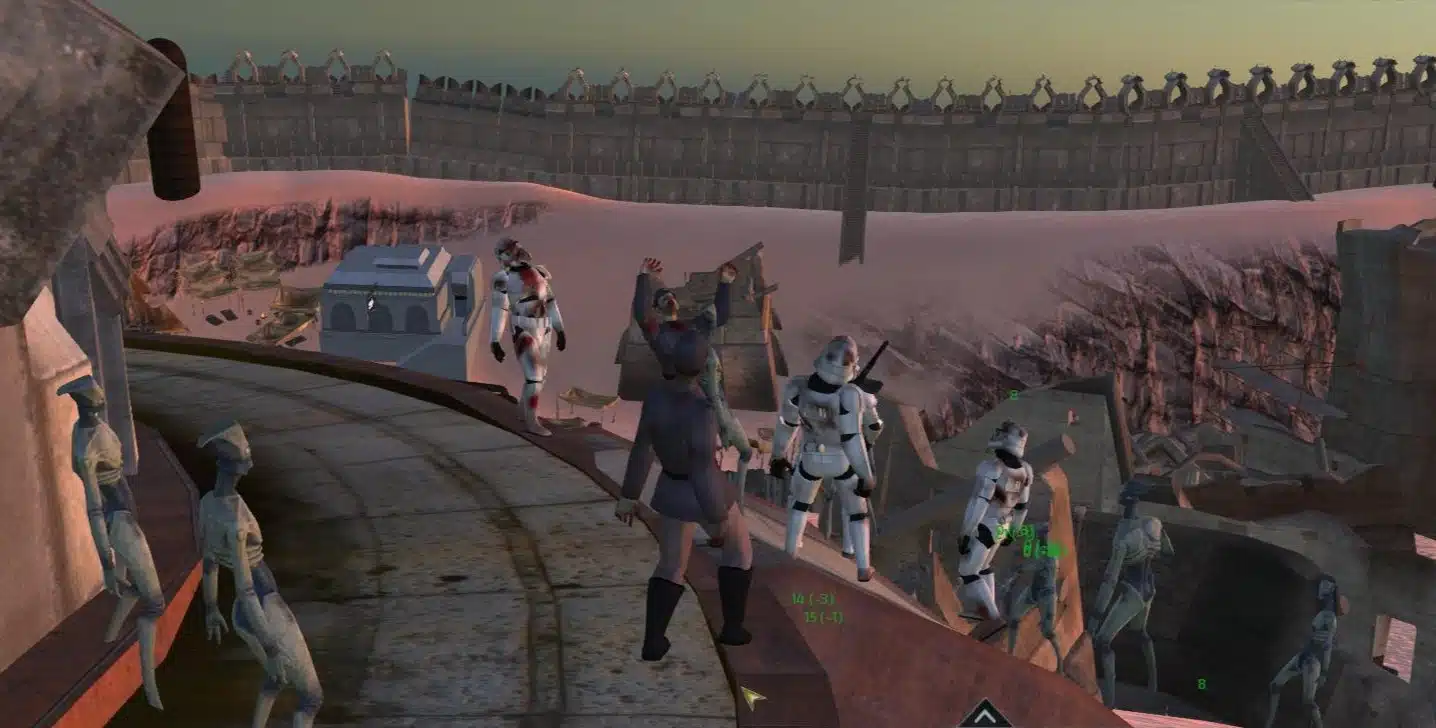1436x728 pixels.
Task: Expand the bottom chevron arrow panel
Action: 985,716
